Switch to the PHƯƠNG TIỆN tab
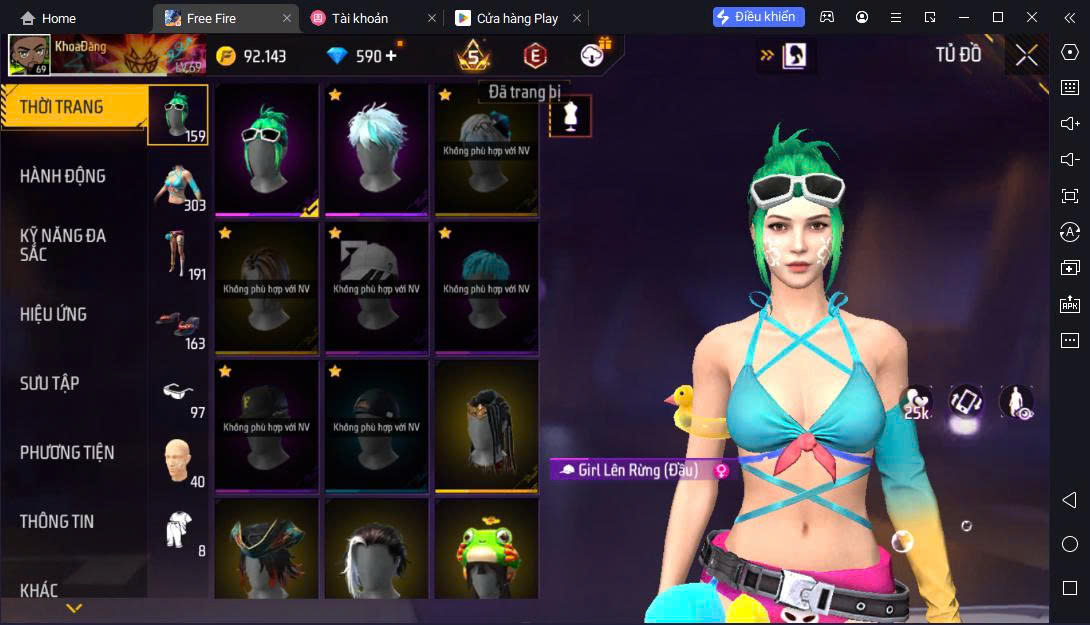The image size is (1090, 625). (x=67, y=452)
